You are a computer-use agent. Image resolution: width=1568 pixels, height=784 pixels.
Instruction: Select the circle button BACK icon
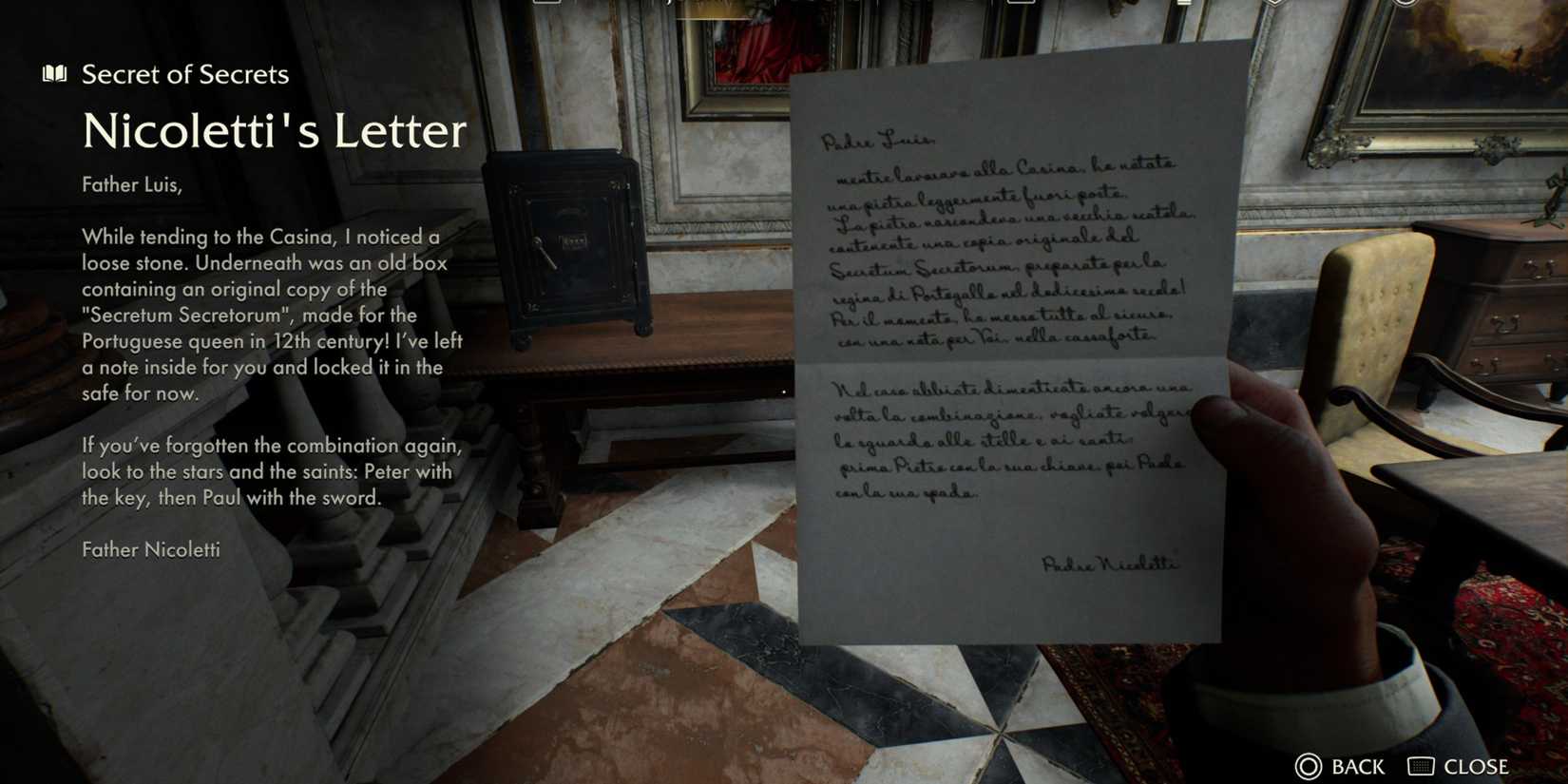(1308, 766)
